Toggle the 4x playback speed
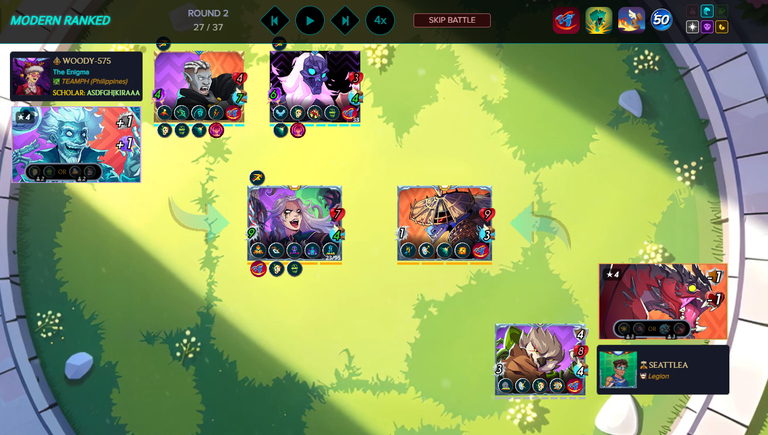The height and width of the screenshot is (435, 768). click(379, 20)
